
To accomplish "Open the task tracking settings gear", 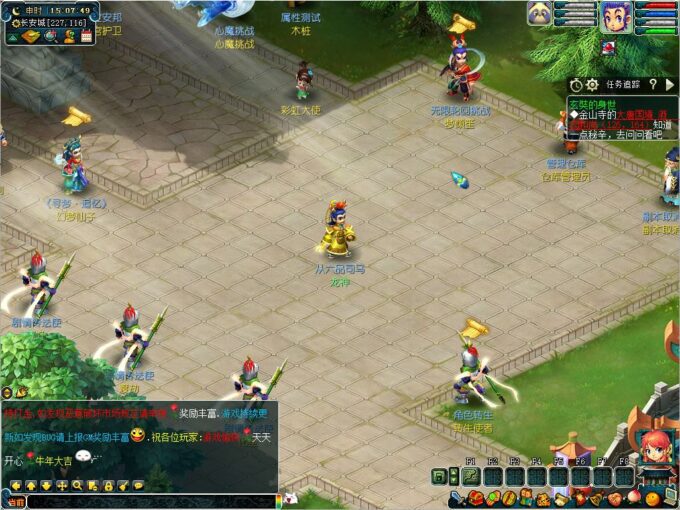I will (x=592, y=85).
